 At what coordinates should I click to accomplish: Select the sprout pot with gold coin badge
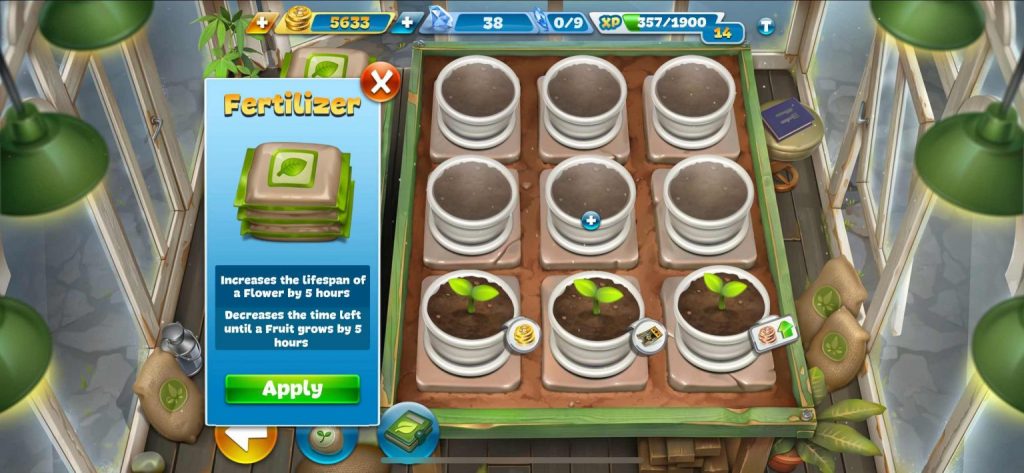(471, 309)
